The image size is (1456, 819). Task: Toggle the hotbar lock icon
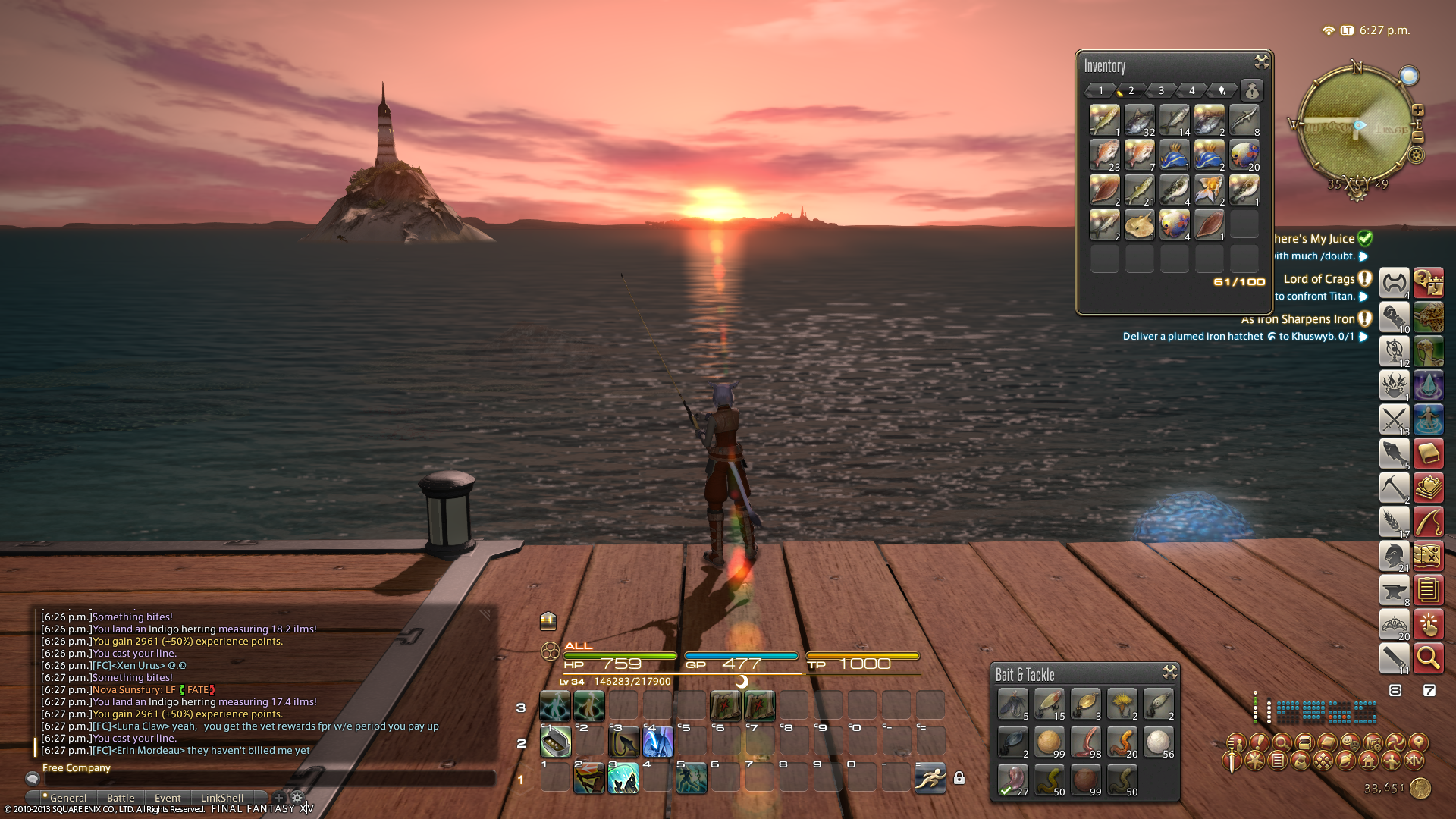959,778
